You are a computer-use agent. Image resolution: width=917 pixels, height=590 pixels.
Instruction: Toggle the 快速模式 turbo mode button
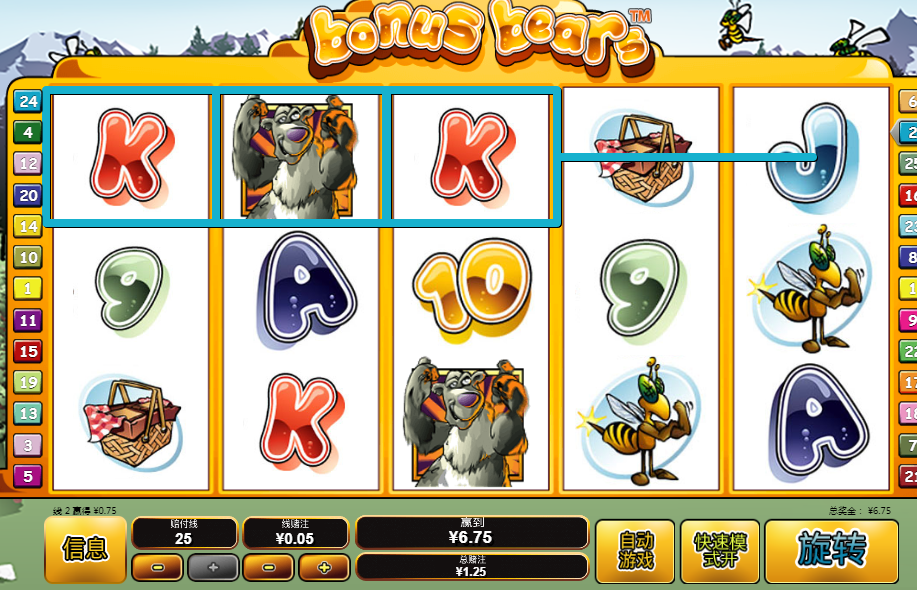pos(719,551)
